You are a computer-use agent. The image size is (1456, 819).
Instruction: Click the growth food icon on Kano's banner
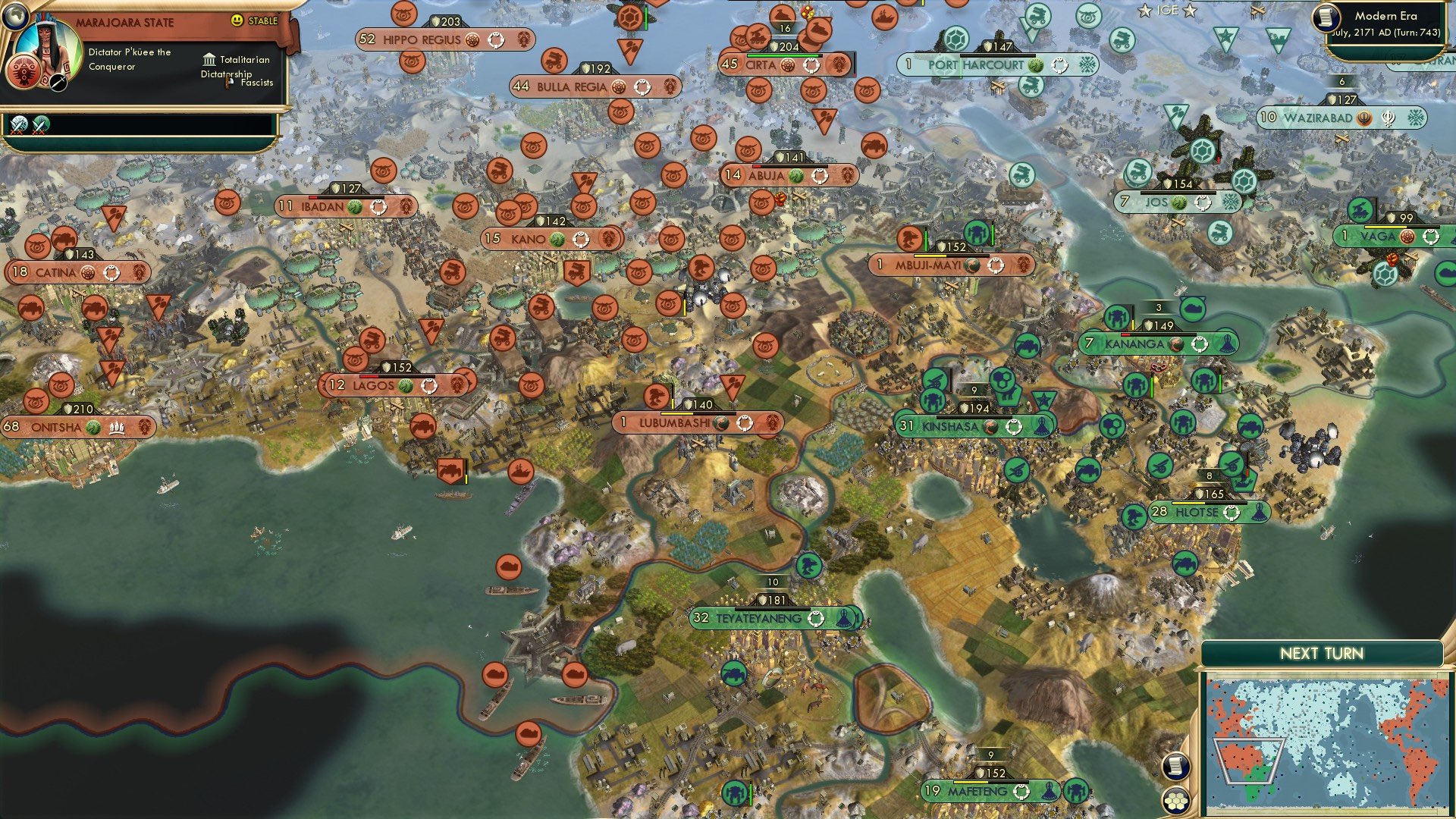[x=559, y=239]
